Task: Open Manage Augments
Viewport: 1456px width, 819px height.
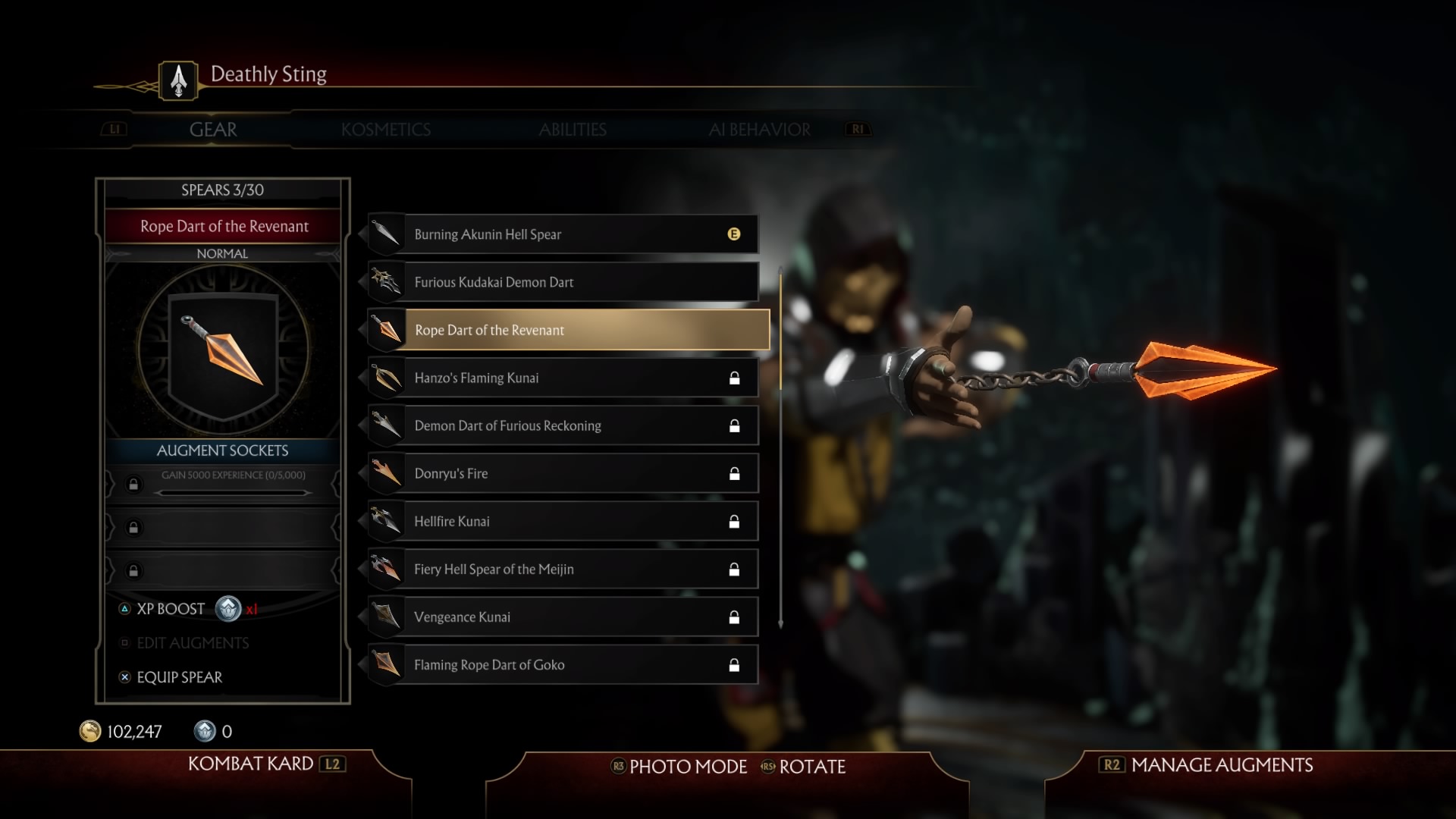Action: pos(1221,765)
